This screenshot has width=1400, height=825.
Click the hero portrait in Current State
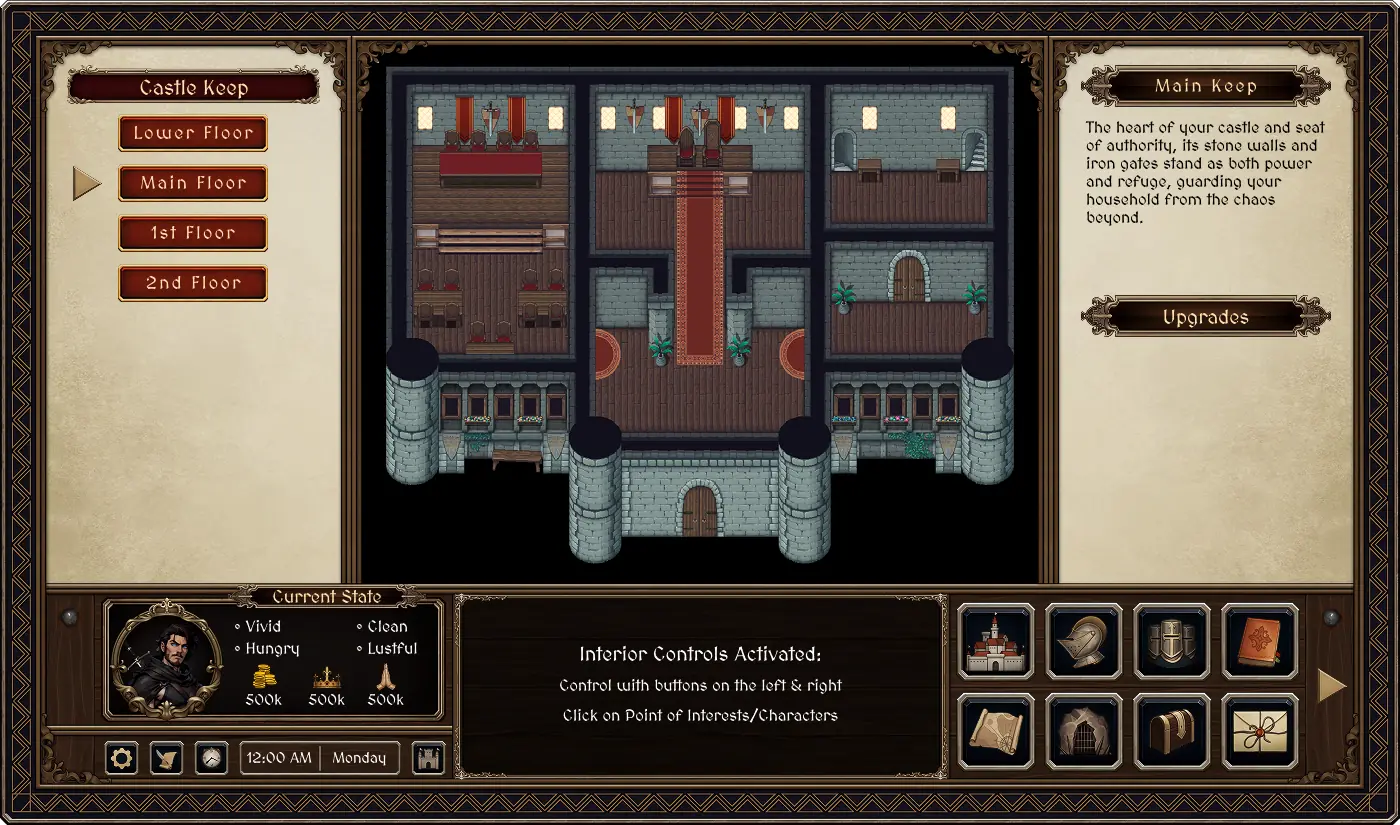point(168,660)
